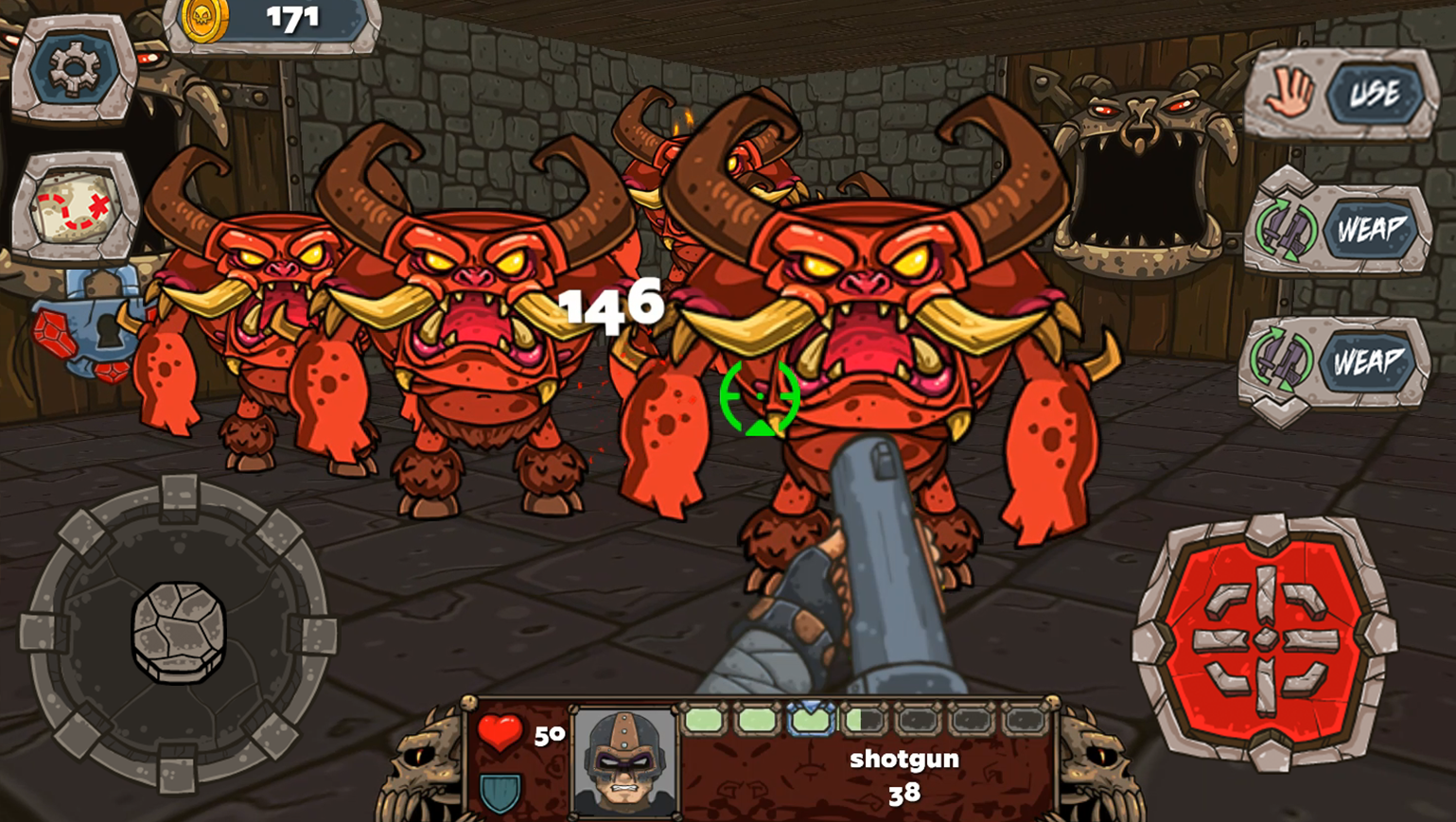This screenshot has width=1456, height=822.
Task: Tap the shotgun label in the HUD
Action: [904, 759]
